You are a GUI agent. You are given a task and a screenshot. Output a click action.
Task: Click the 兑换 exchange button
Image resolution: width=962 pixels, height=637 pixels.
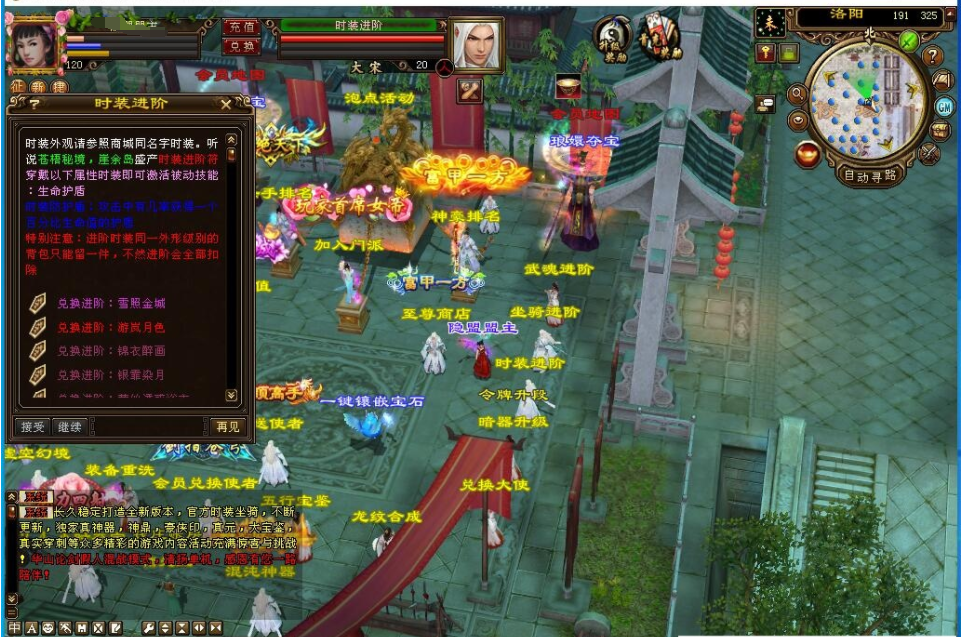point(241,46)
